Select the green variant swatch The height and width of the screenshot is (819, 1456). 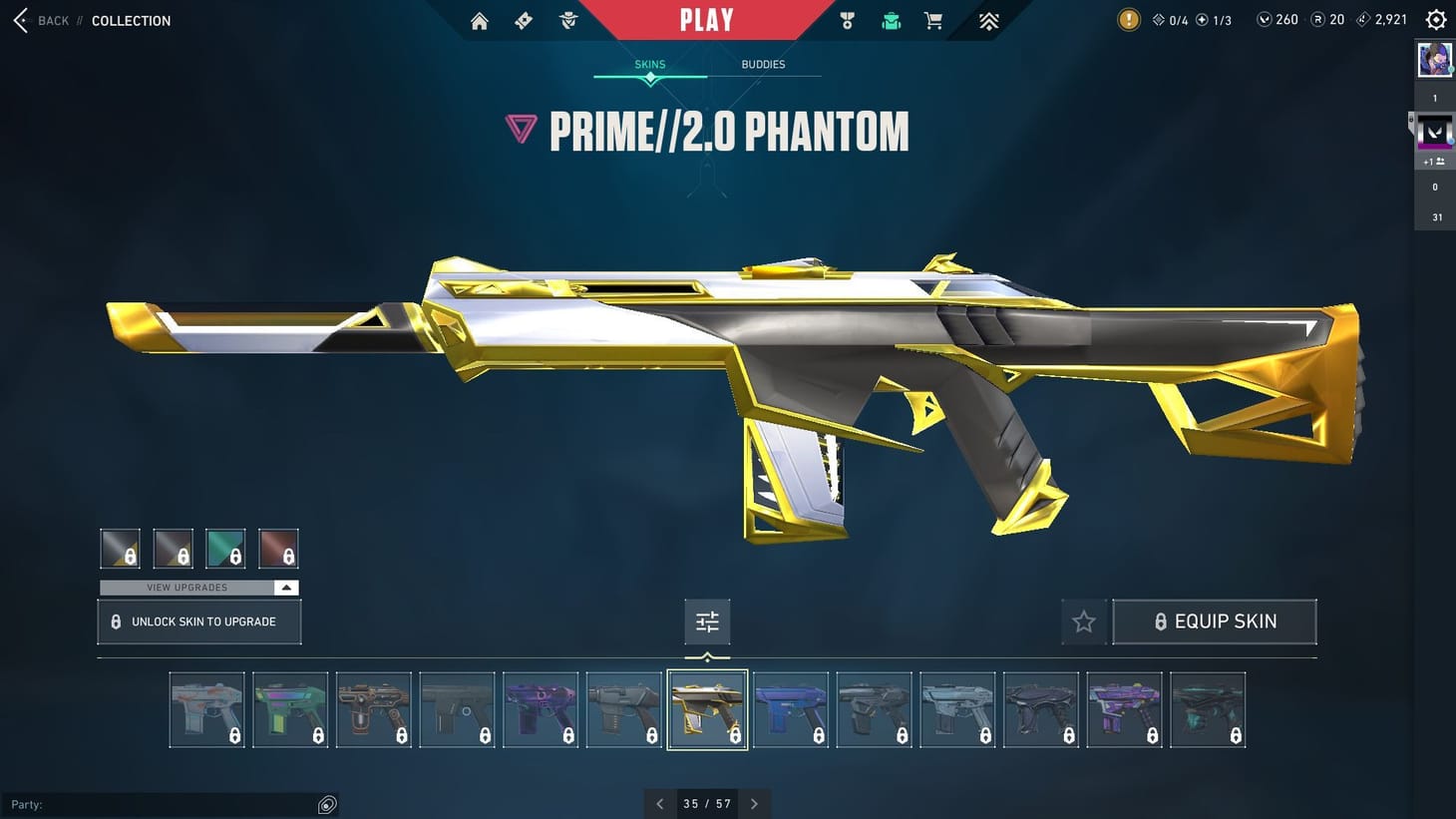coord(225,548)
